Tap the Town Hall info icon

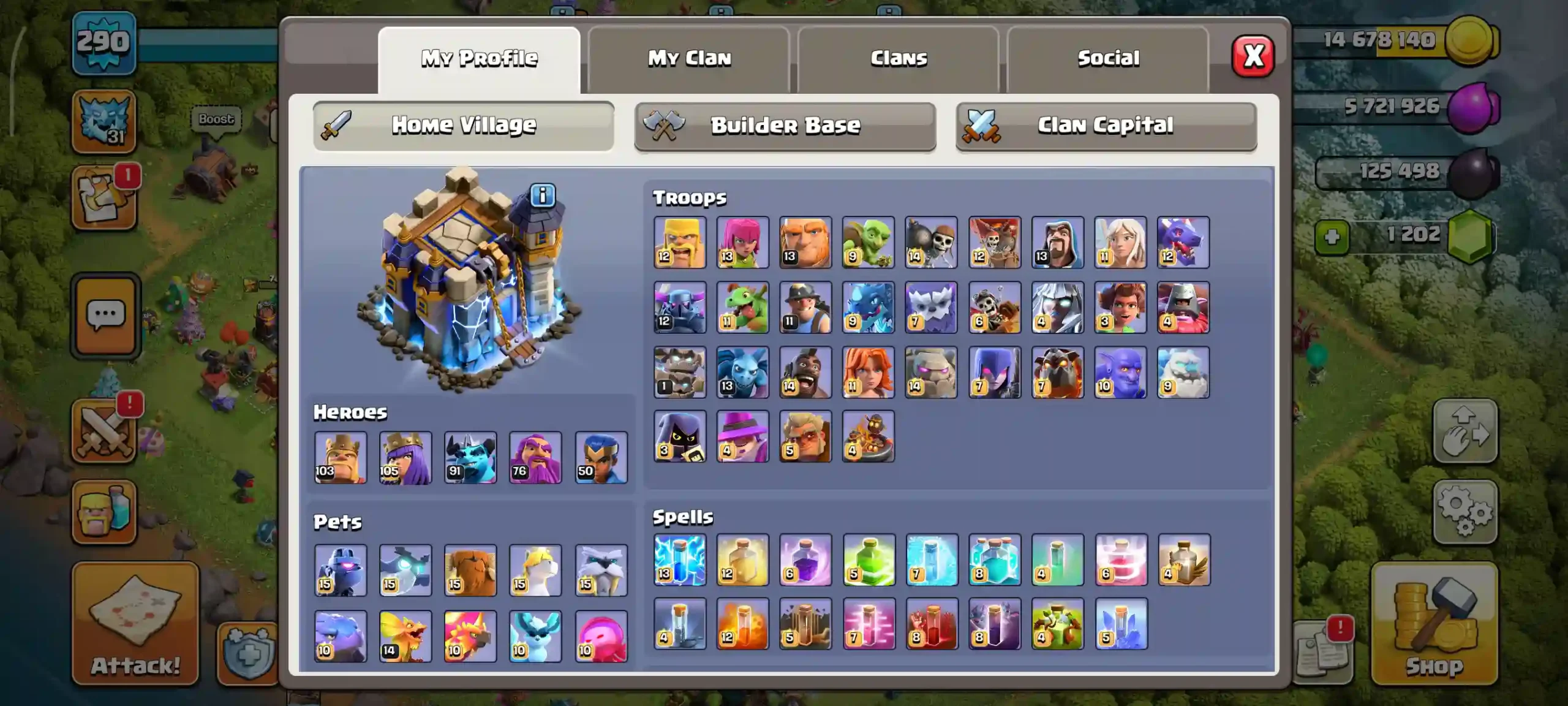click(x=544, y=195)
